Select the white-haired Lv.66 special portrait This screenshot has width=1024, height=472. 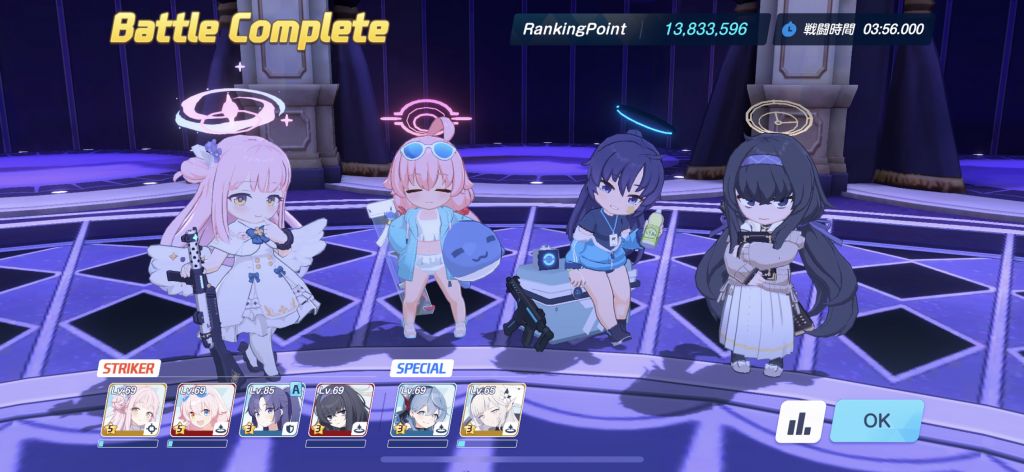[493, 410]
